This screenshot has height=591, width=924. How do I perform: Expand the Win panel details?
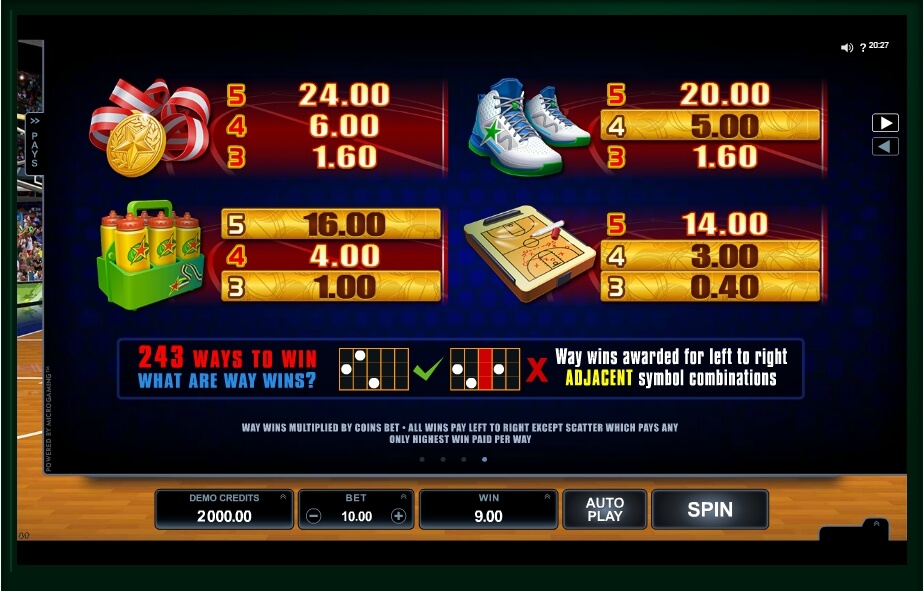(546, 496)
